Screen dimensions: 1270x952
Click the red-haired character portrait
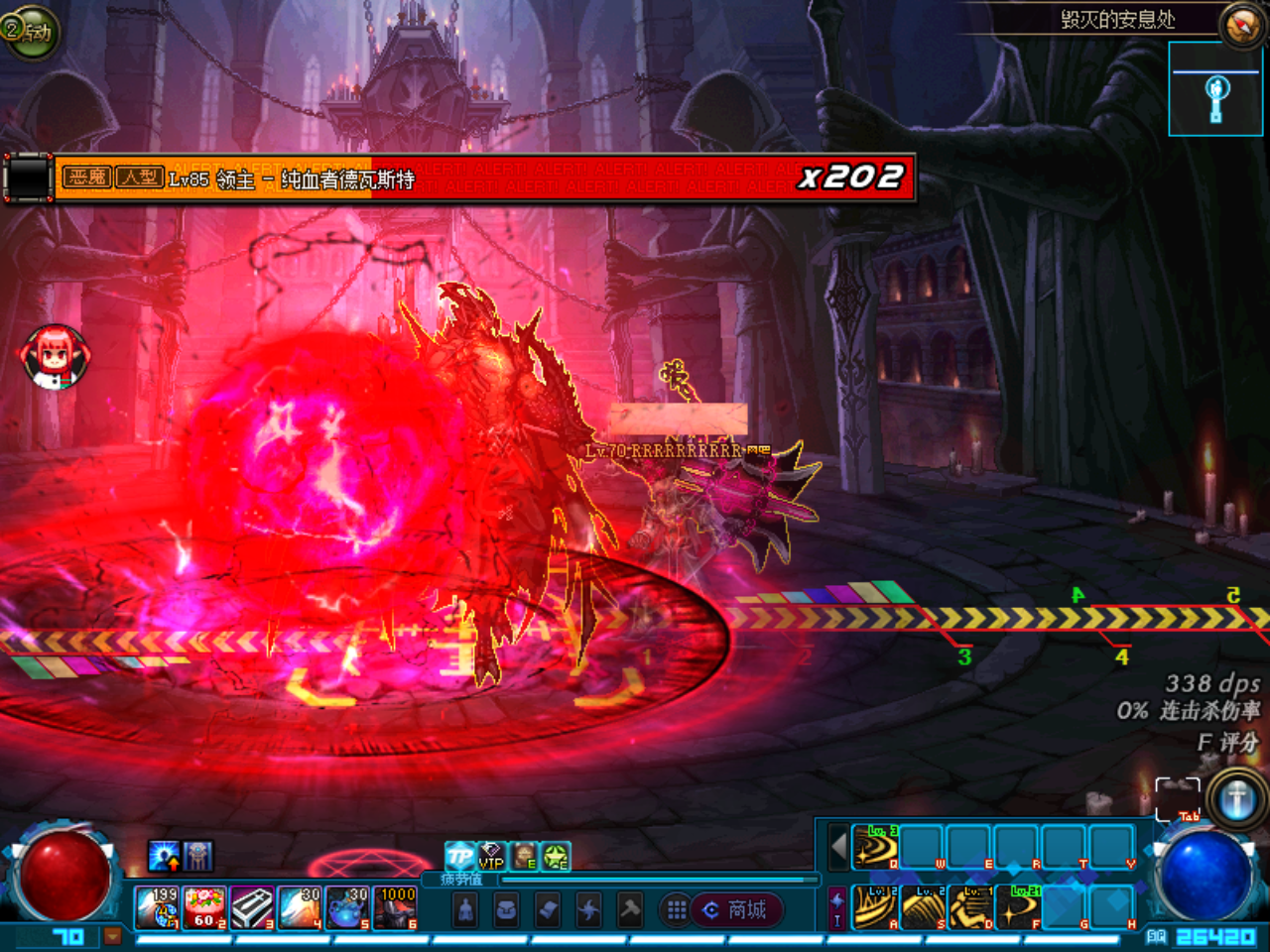(55, 355)
